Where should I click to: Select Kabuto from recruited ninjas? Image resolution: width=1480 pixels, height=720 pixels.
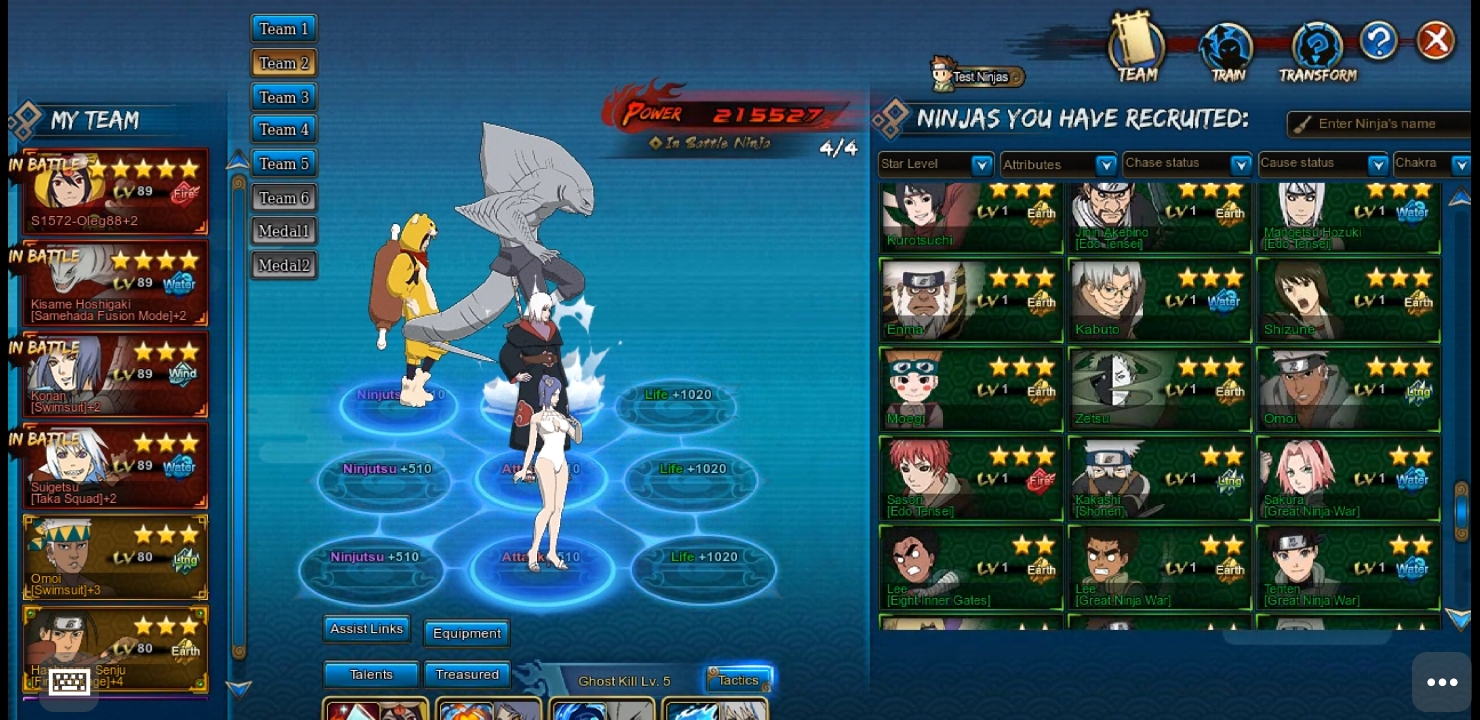(x=1159, y=301)
